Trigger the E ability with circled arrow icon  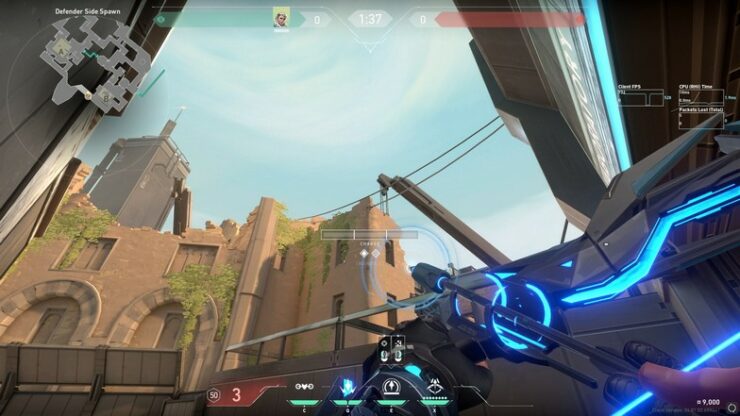391,387
